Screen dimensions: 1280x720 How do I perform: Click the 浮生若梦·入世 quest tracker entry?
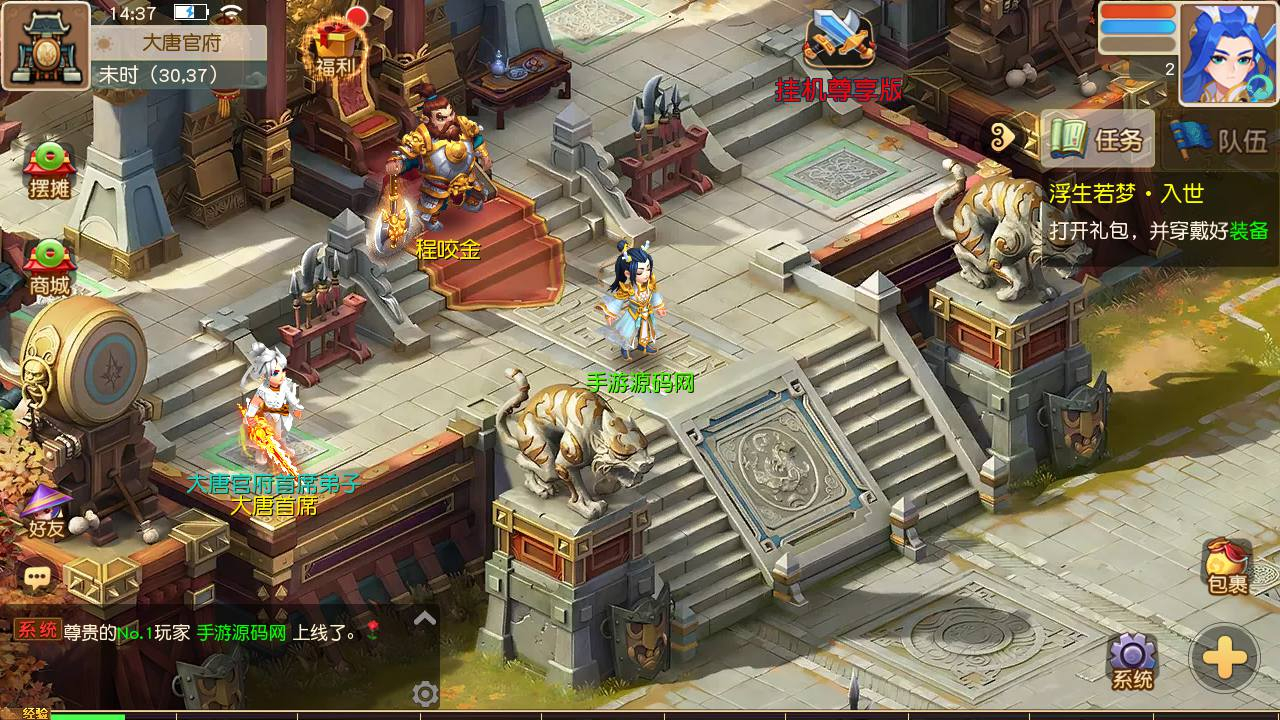point(1158,211)
